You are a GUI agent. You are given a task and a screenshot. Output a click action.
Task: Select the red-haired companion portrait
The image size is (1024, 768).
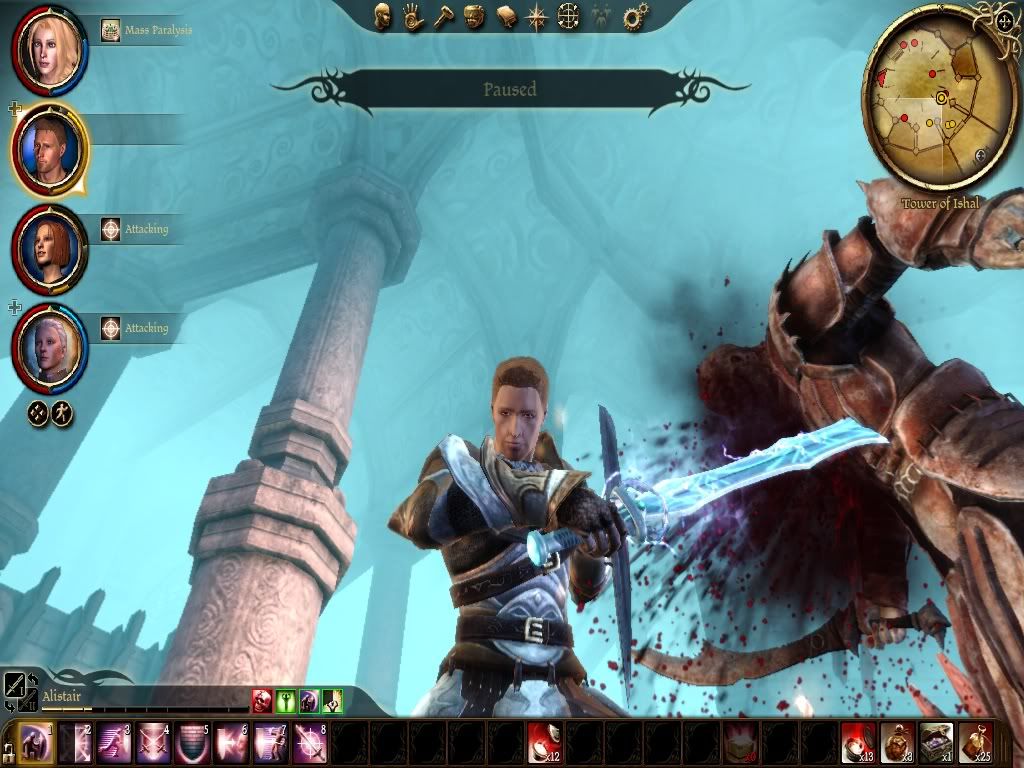coord(47,248)
